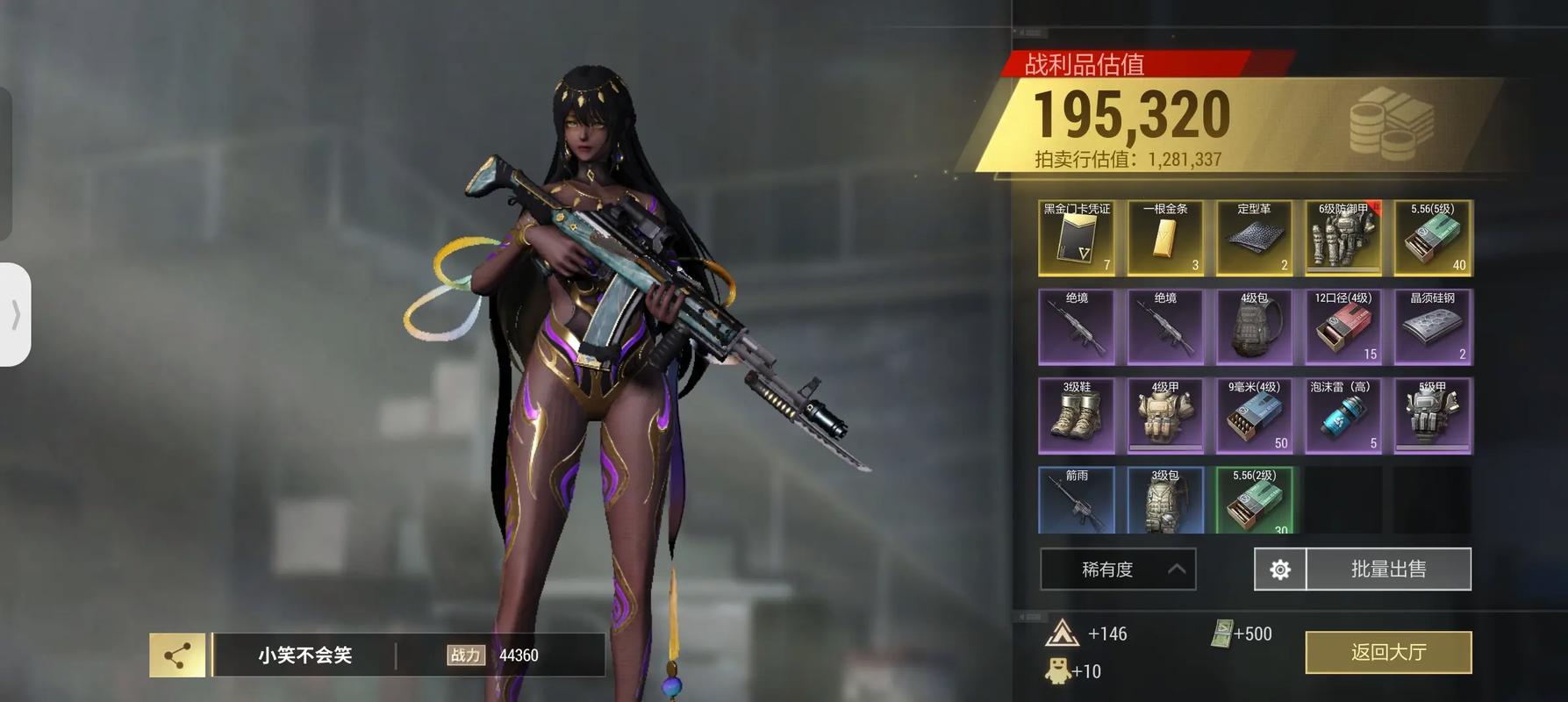This screenshot has height=702, width=1568.
Task: Choose the 定型革 leather item slot
Action: pyautogui.click(x=1254, y=239)
